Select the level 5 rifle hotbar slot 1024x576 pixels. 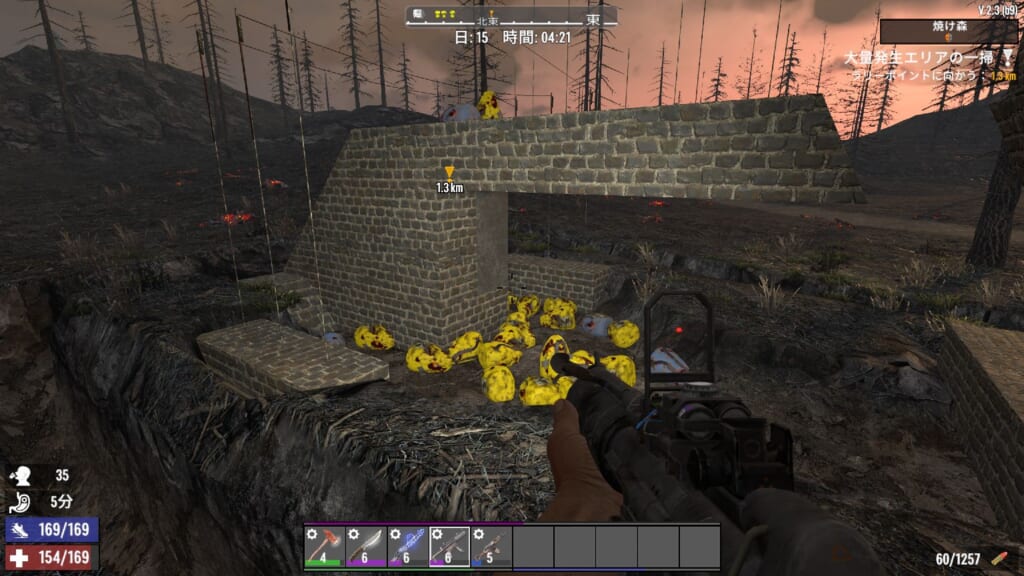491,546
